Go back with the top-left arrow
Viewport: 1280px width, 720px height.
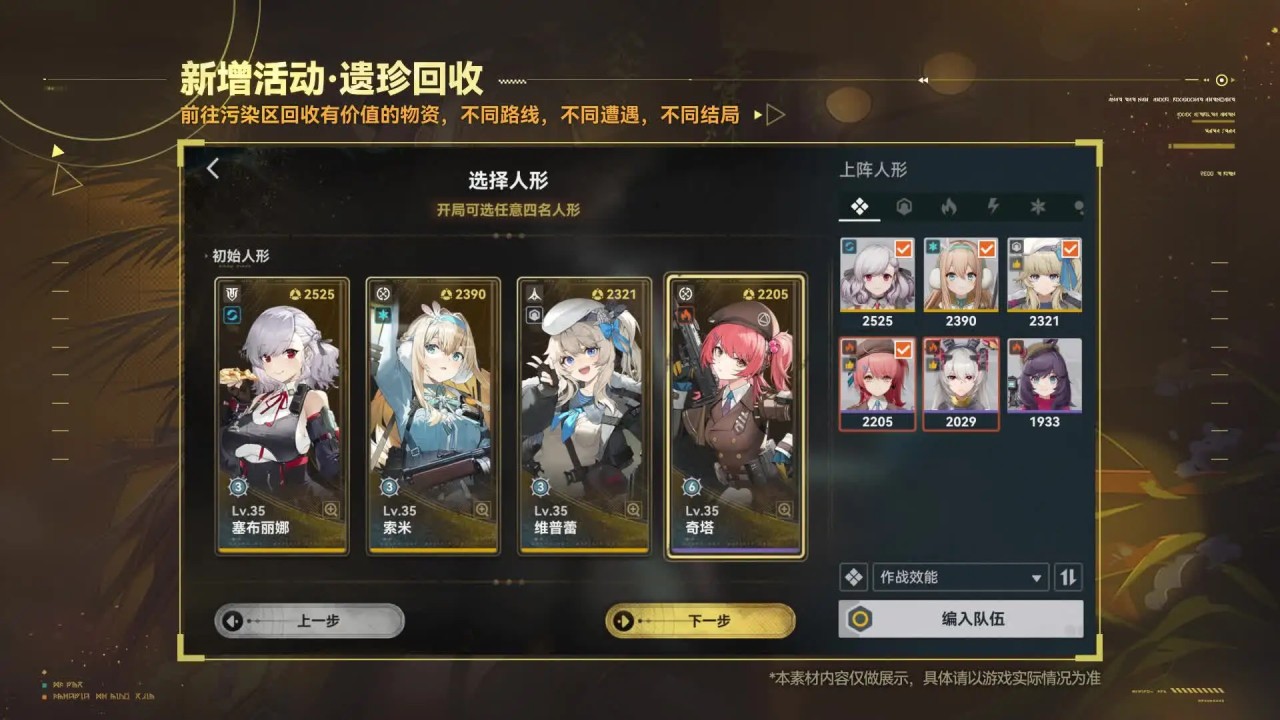coord(213,169)
